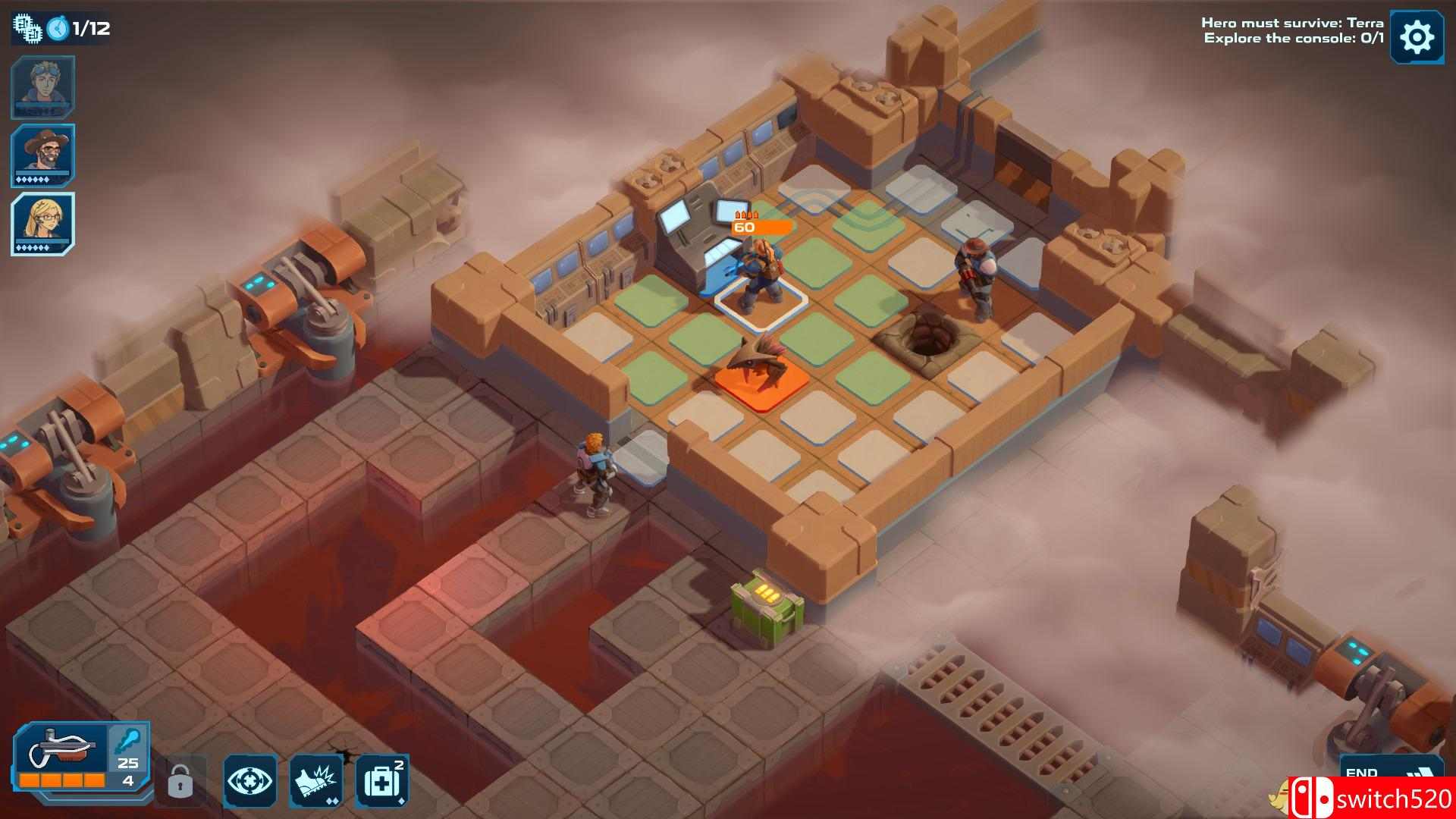This screenshot has width=1456, height=819.
Task: Target the enemy on the orange tile
Action: [x=752, y=372]
